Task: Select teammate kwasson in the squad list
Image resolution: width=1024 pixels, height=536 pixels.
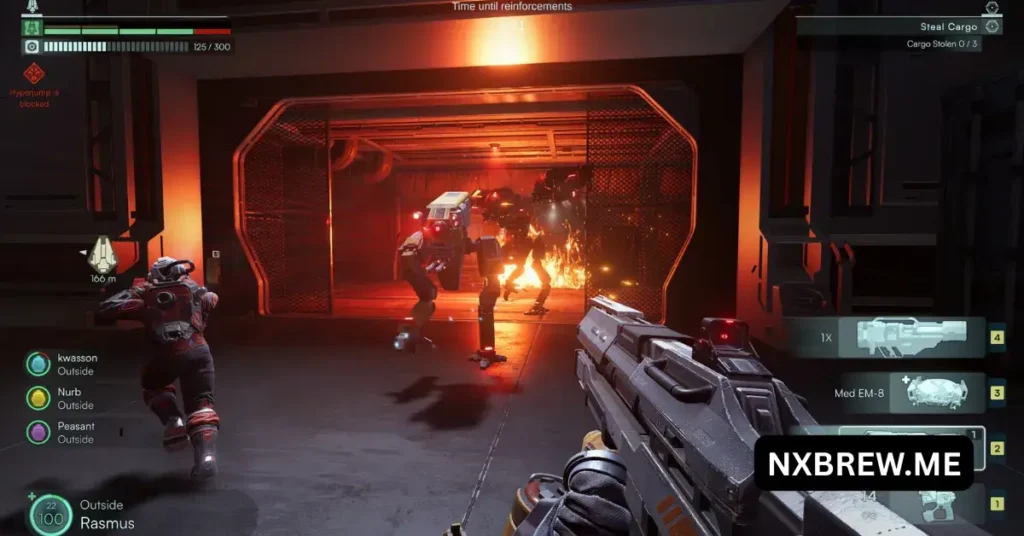Action: 38,365
